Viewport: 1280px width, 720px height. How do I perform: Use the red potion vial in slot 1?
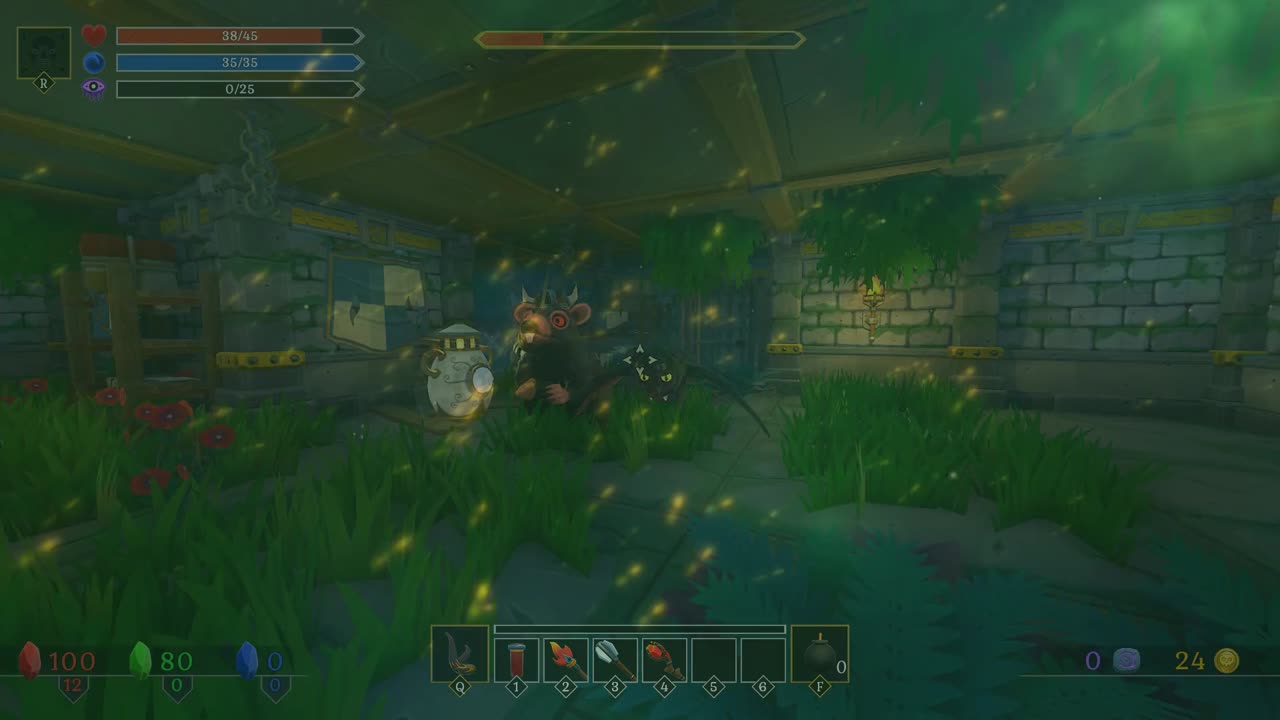(x=516, y=659)
